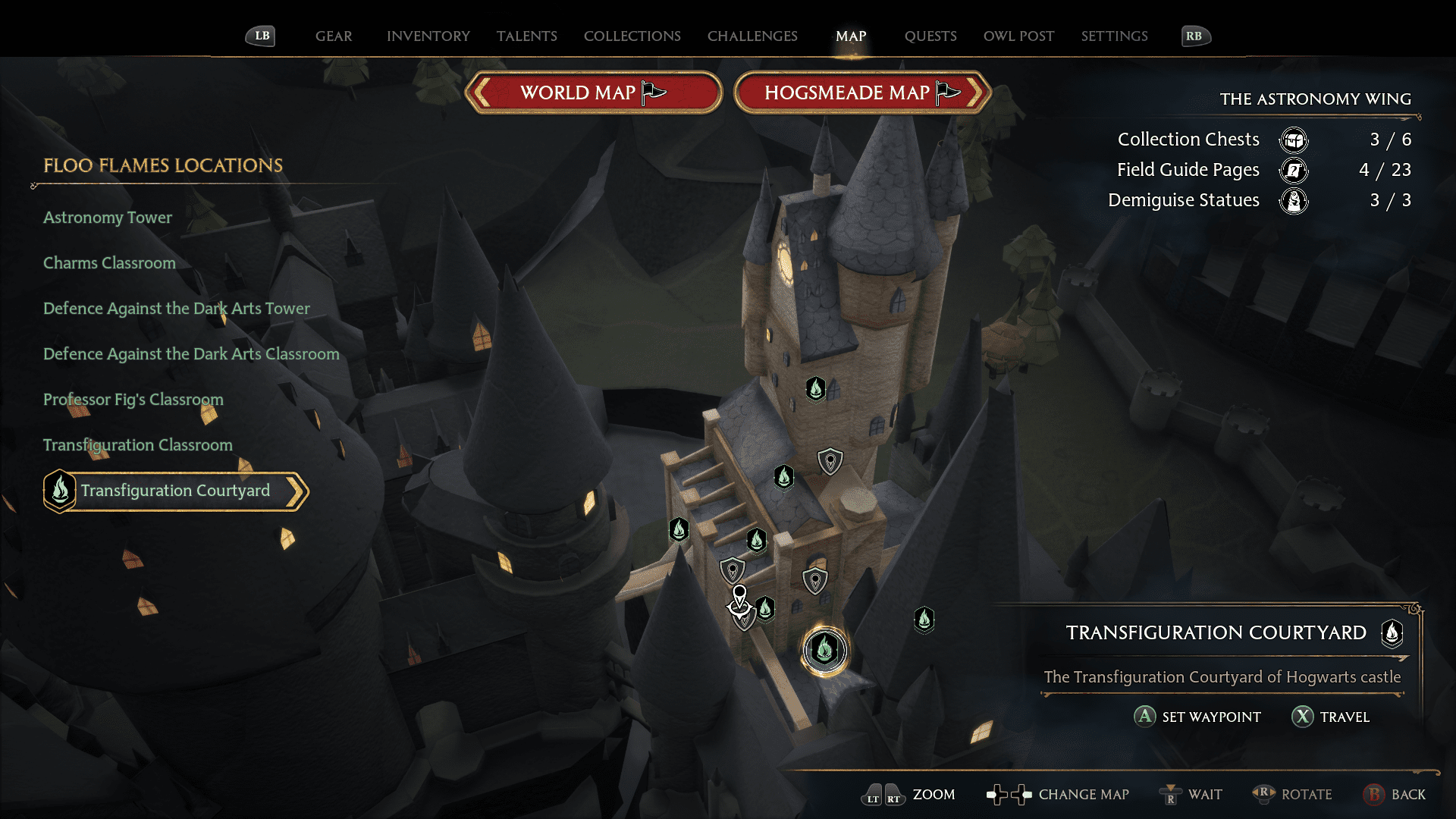Click the LB bumper icon in the top bar
1456x819 pixels.
click(261, 36)
